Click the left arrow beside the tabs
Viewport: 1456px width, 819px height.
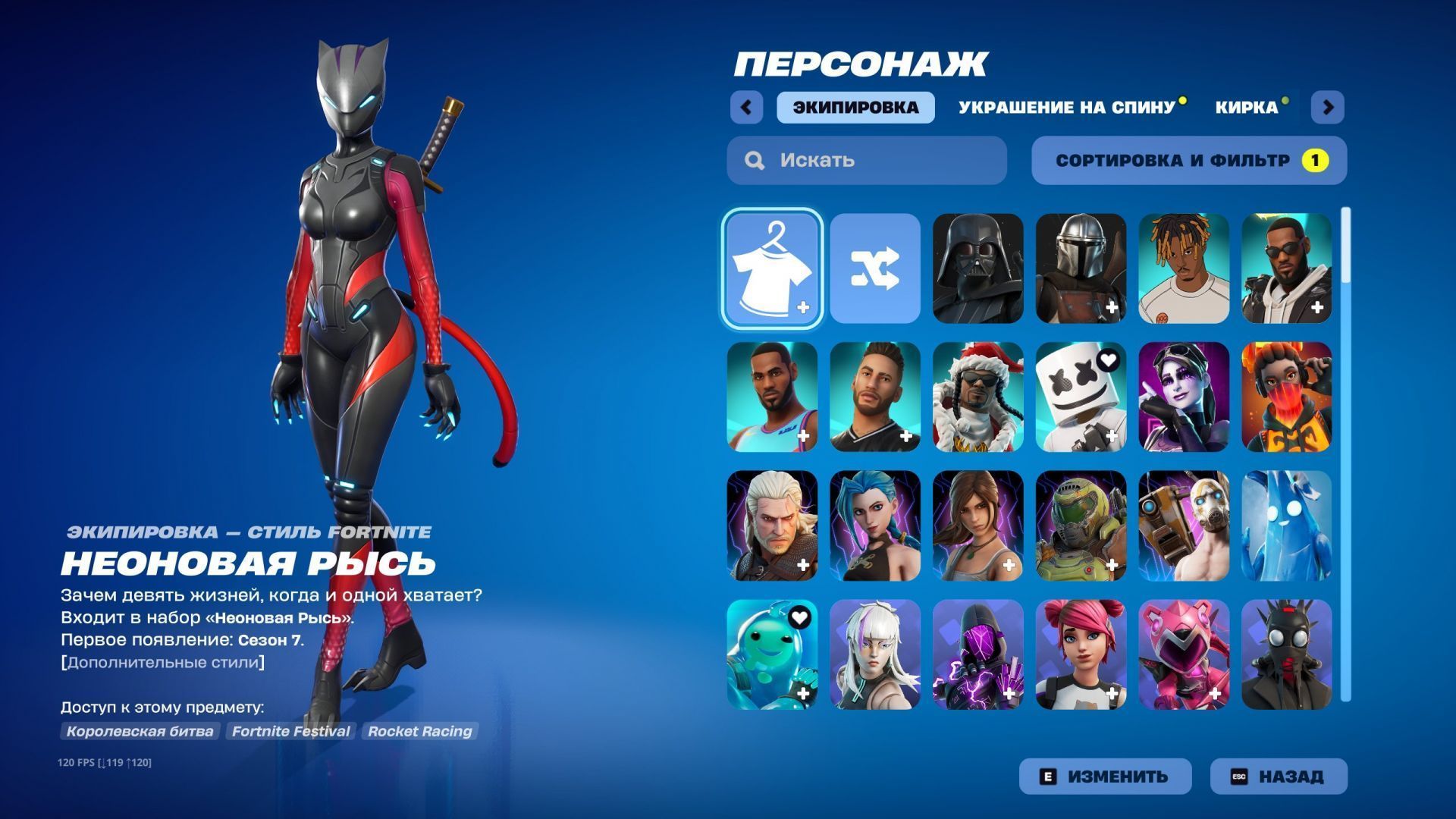[x=746, y=107]
